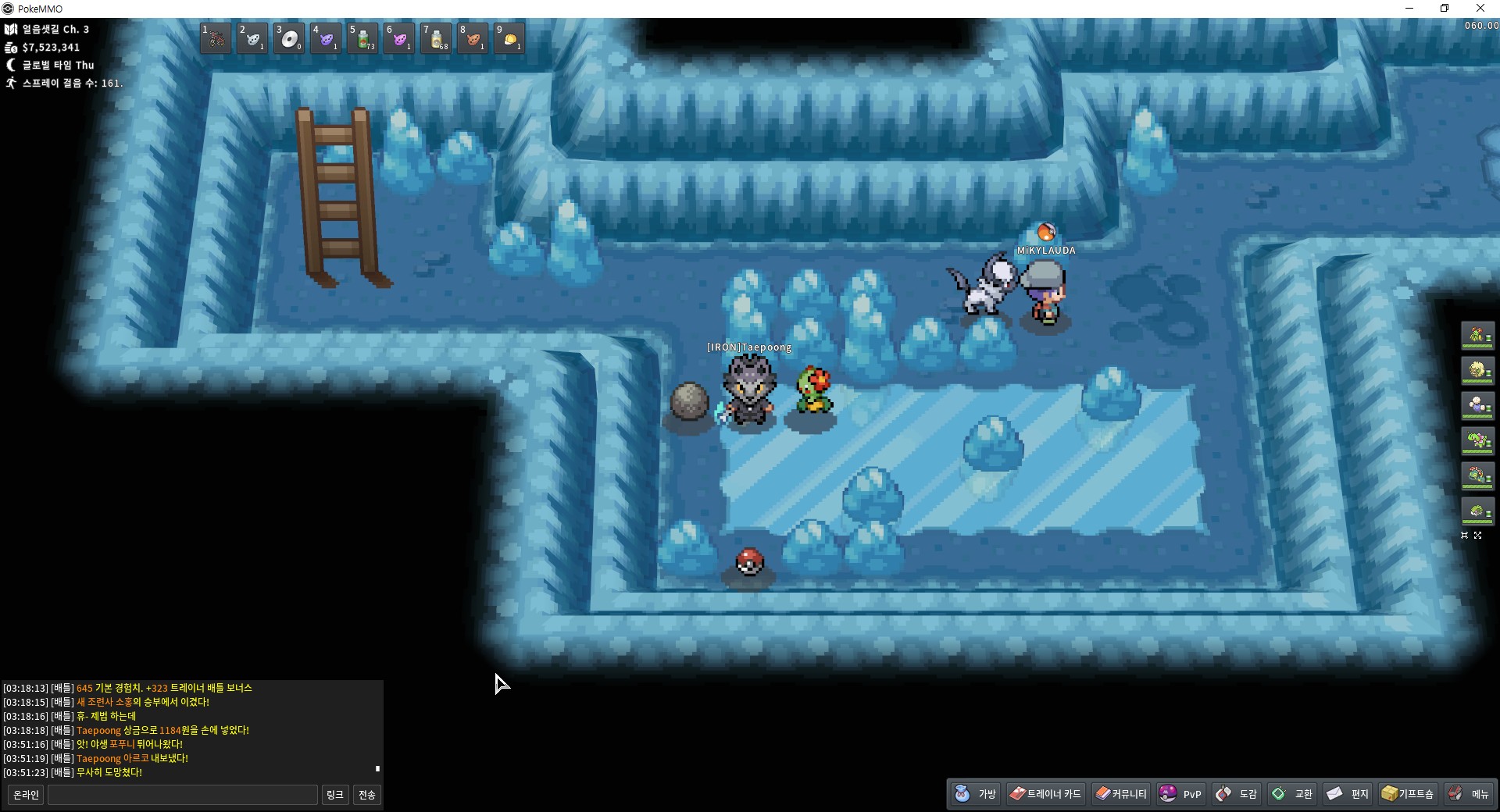Open the 편지 mail

[x=1348, y=794]
